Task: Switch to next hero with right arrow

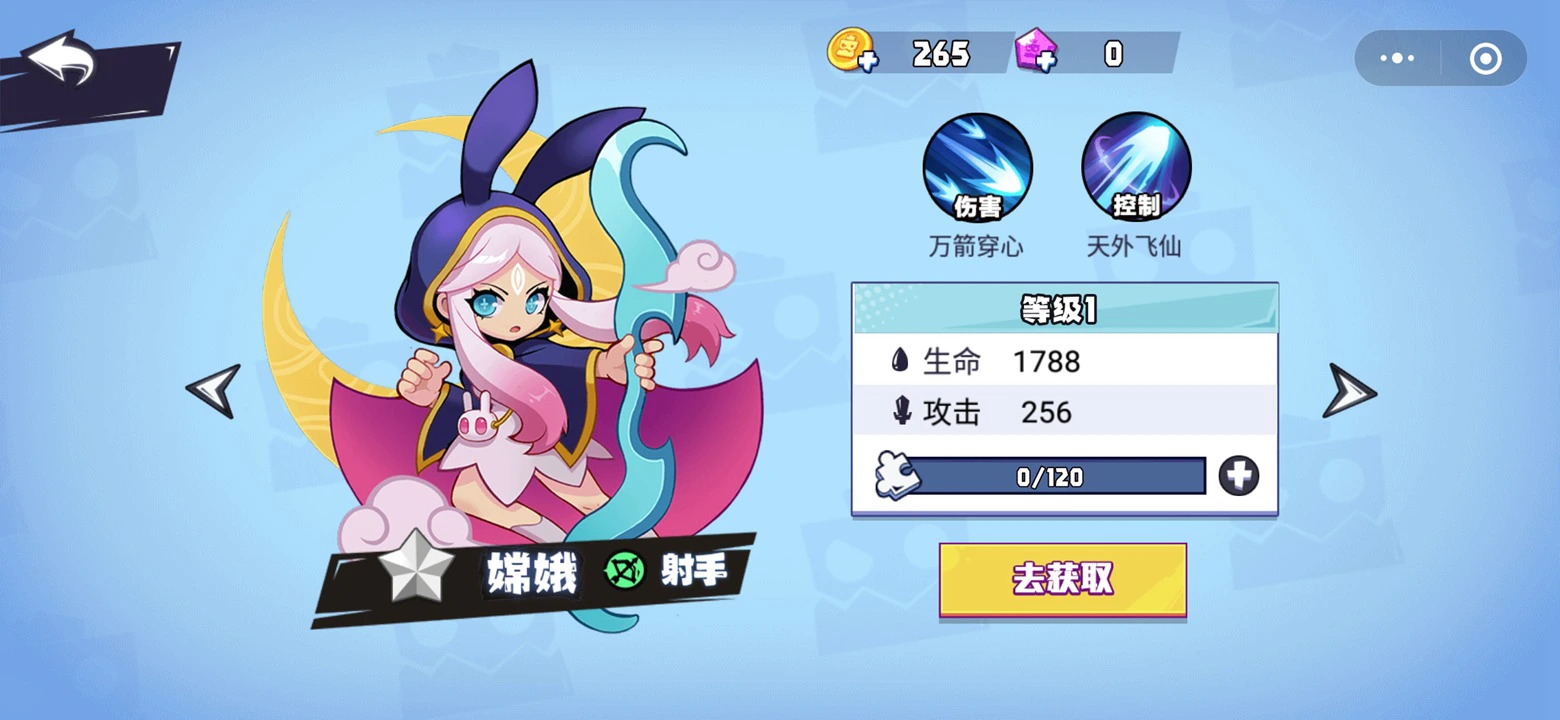Action: tap(1348, 392)
